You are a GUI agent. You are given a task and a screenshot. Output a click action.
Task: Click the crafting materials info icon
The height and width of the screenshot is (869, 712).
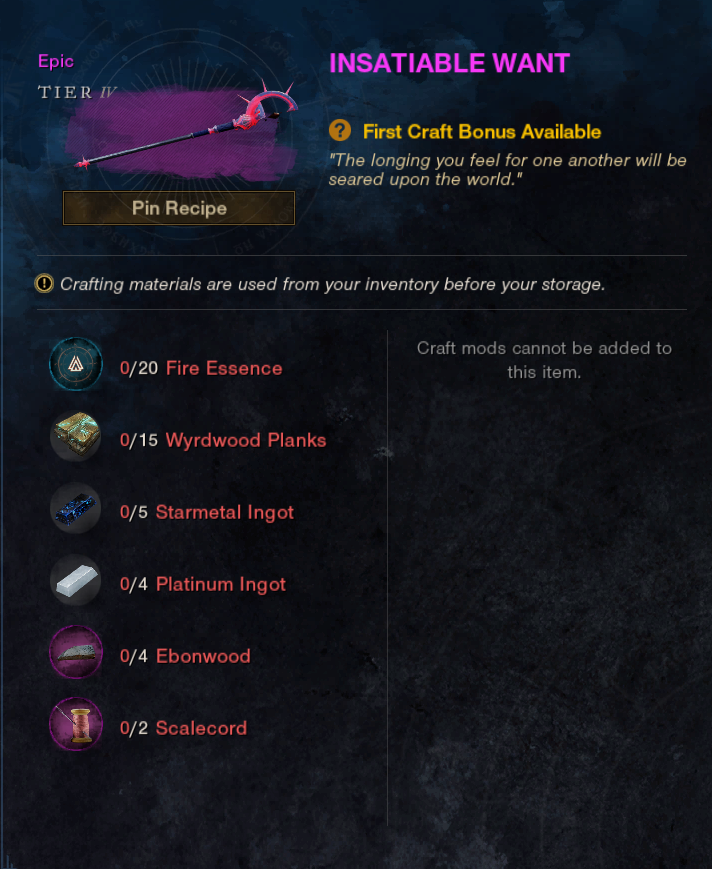tap(44, 284)
